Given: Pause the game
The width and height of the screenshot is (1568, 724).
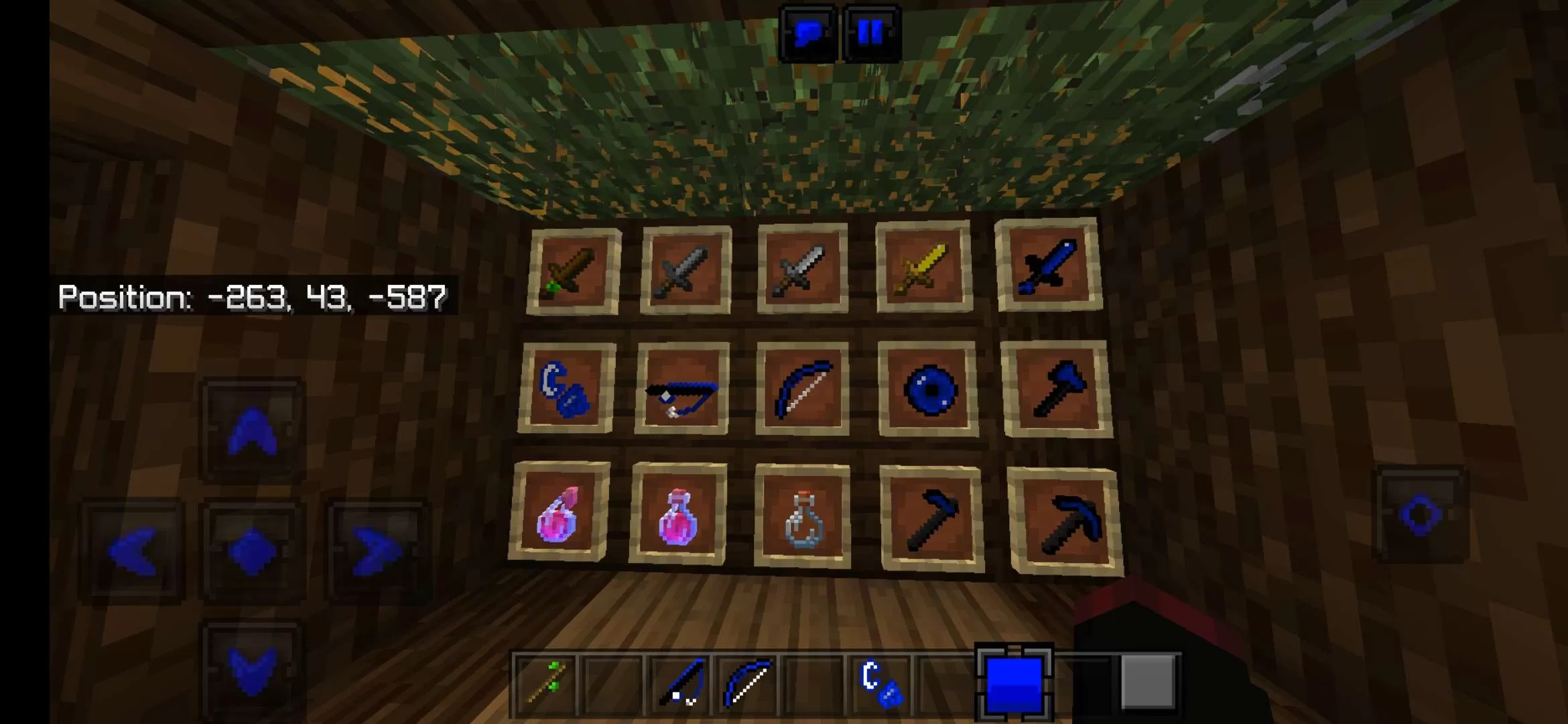Looking at the screenshot, I should 869,28.
